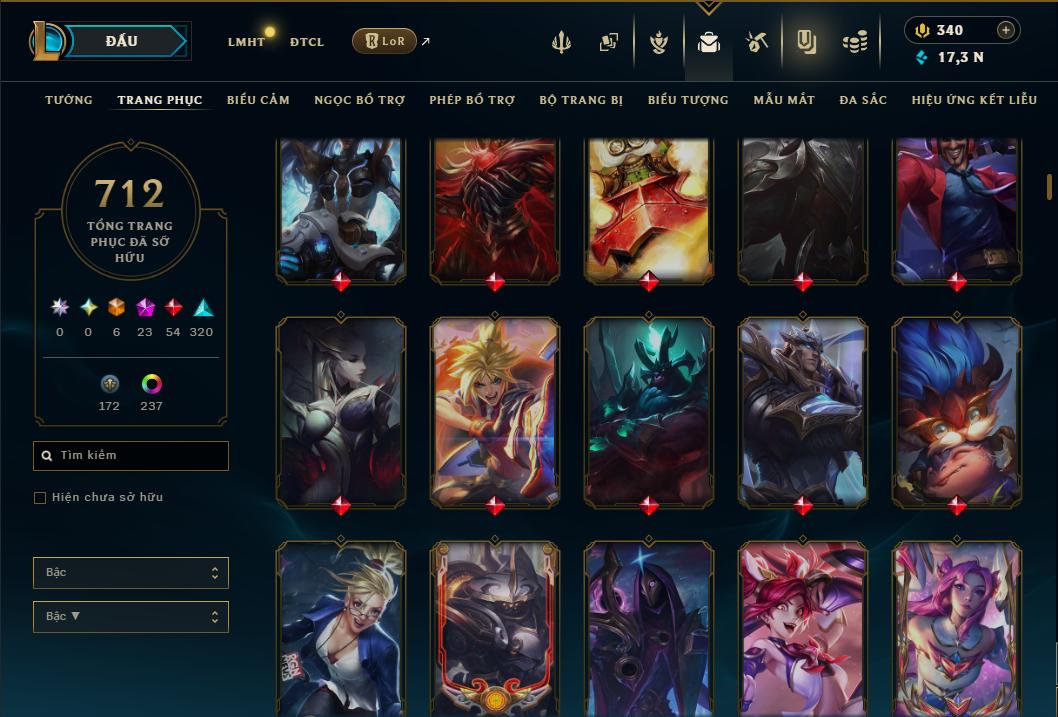Switch to the BIỂU TƯỢNG tab
This screenshot has width=1058, height=717.
coord(688,100)
